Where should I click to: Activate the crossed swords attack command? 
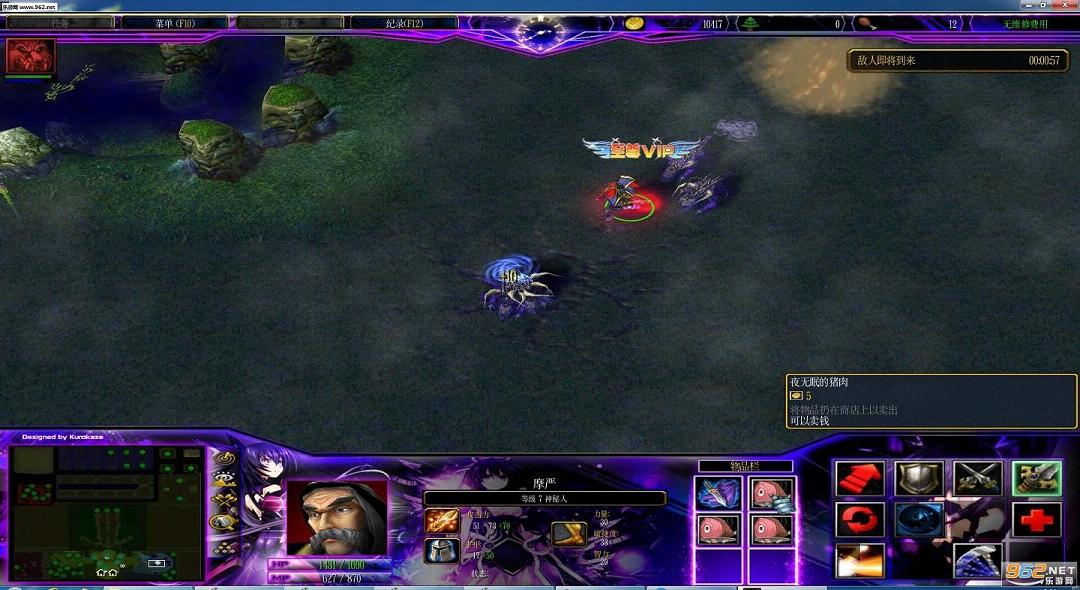[x=977, y=479]
